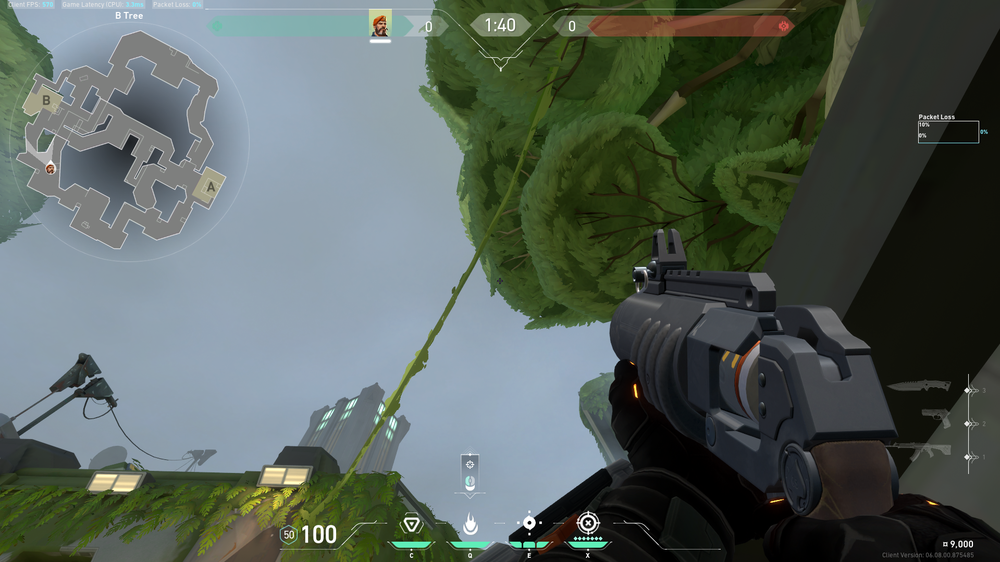The height and width of the screenshot is (562, 1000).
Task: Activate the X ultimate crosshair ability
Action: coord(588,523)
